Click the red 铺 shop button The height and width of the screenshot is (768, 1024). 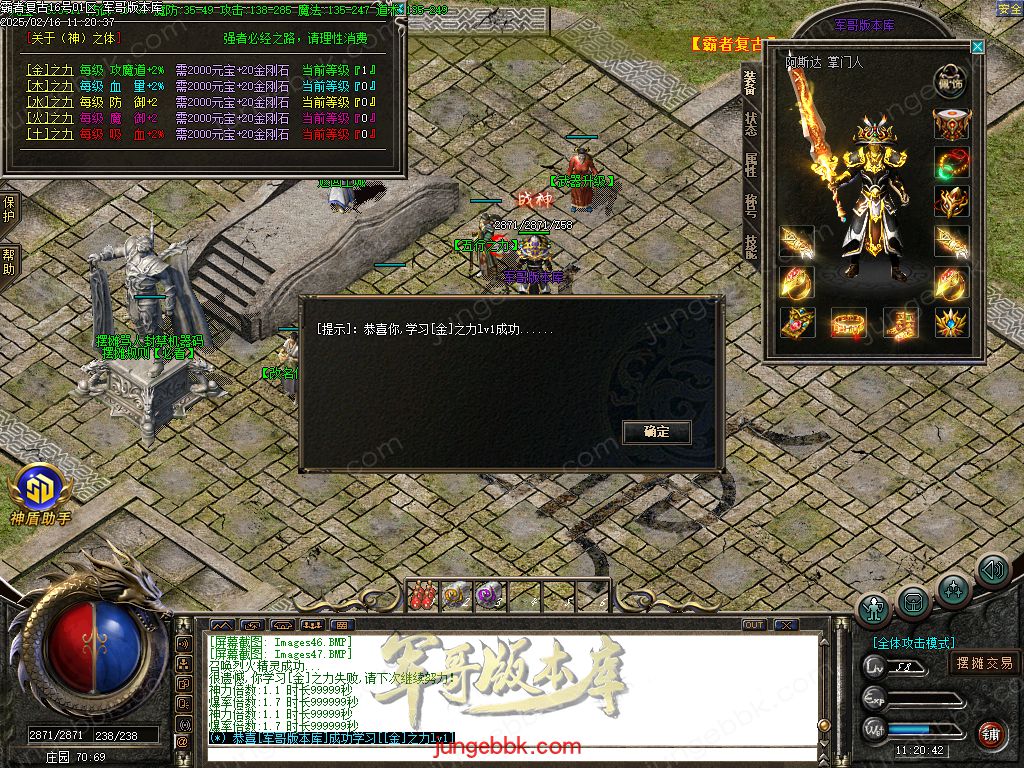point(991,734)
